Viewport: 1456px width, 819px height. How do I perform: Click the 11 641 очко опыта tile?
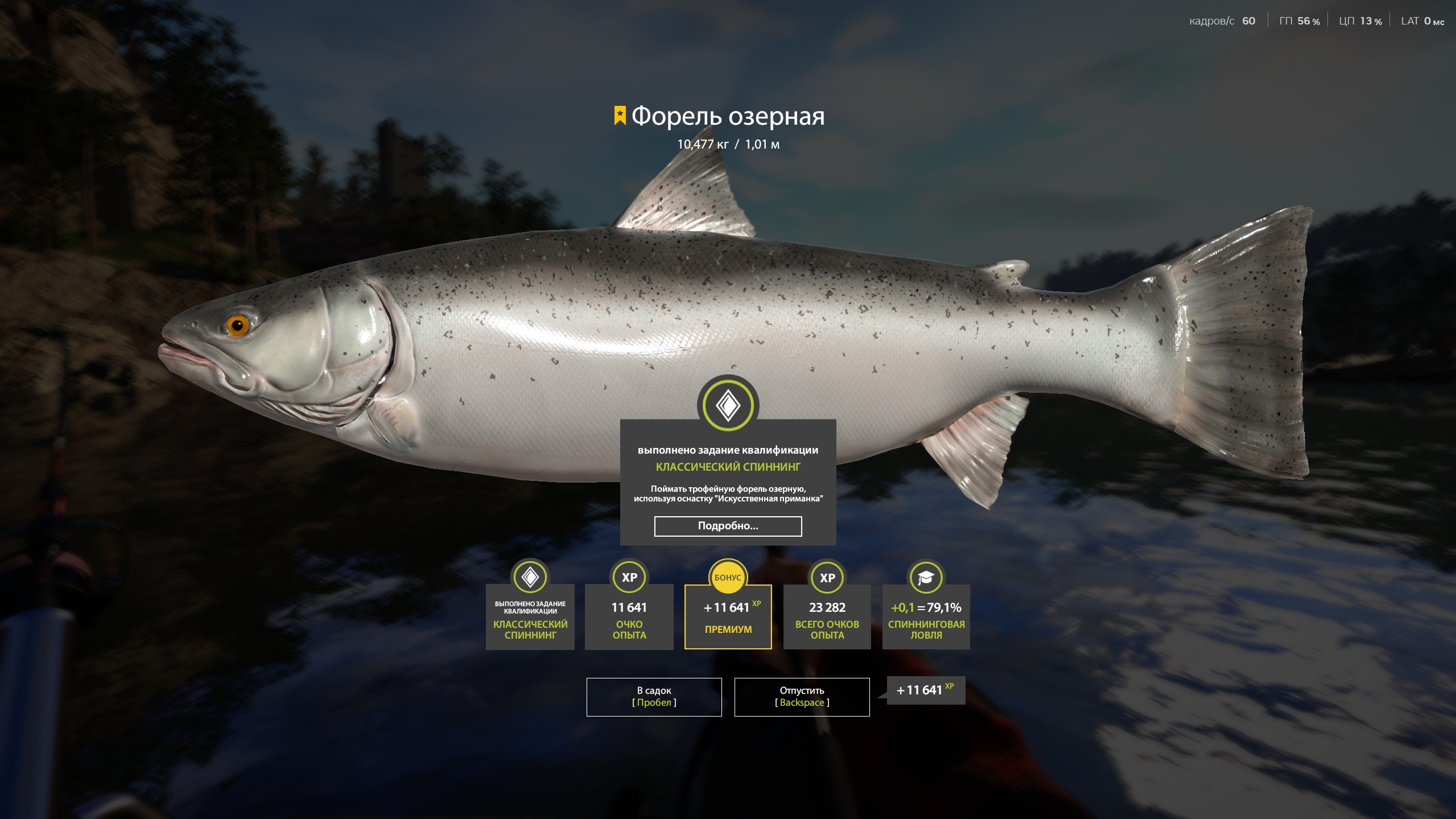629,617
